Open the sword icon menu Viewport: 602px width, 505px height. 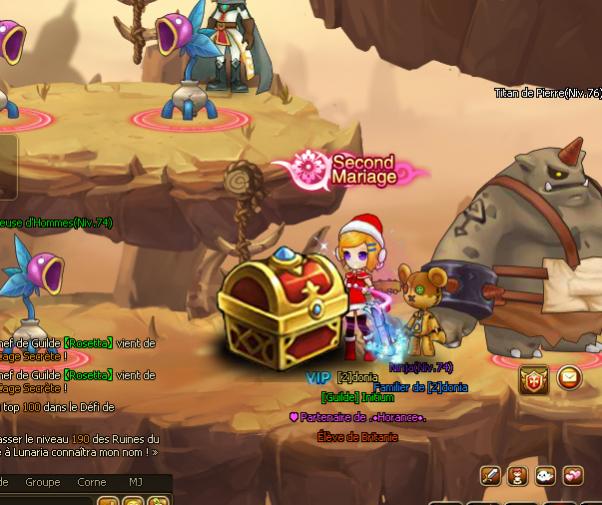point(490,475)
